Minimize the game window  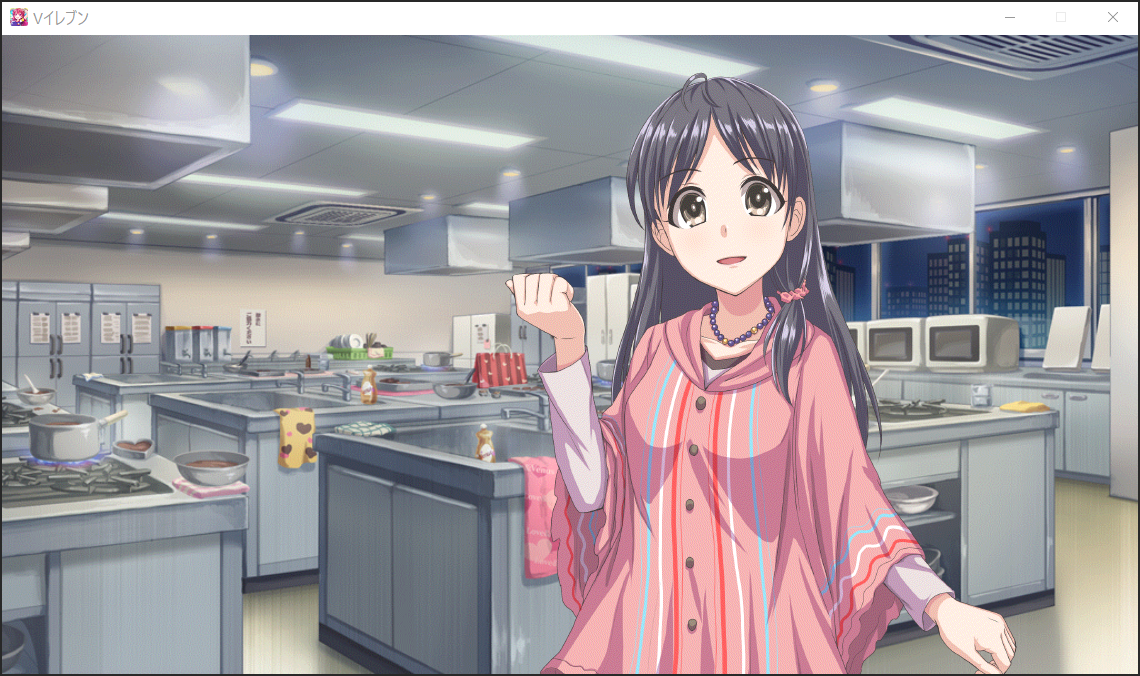[1010, 17]
